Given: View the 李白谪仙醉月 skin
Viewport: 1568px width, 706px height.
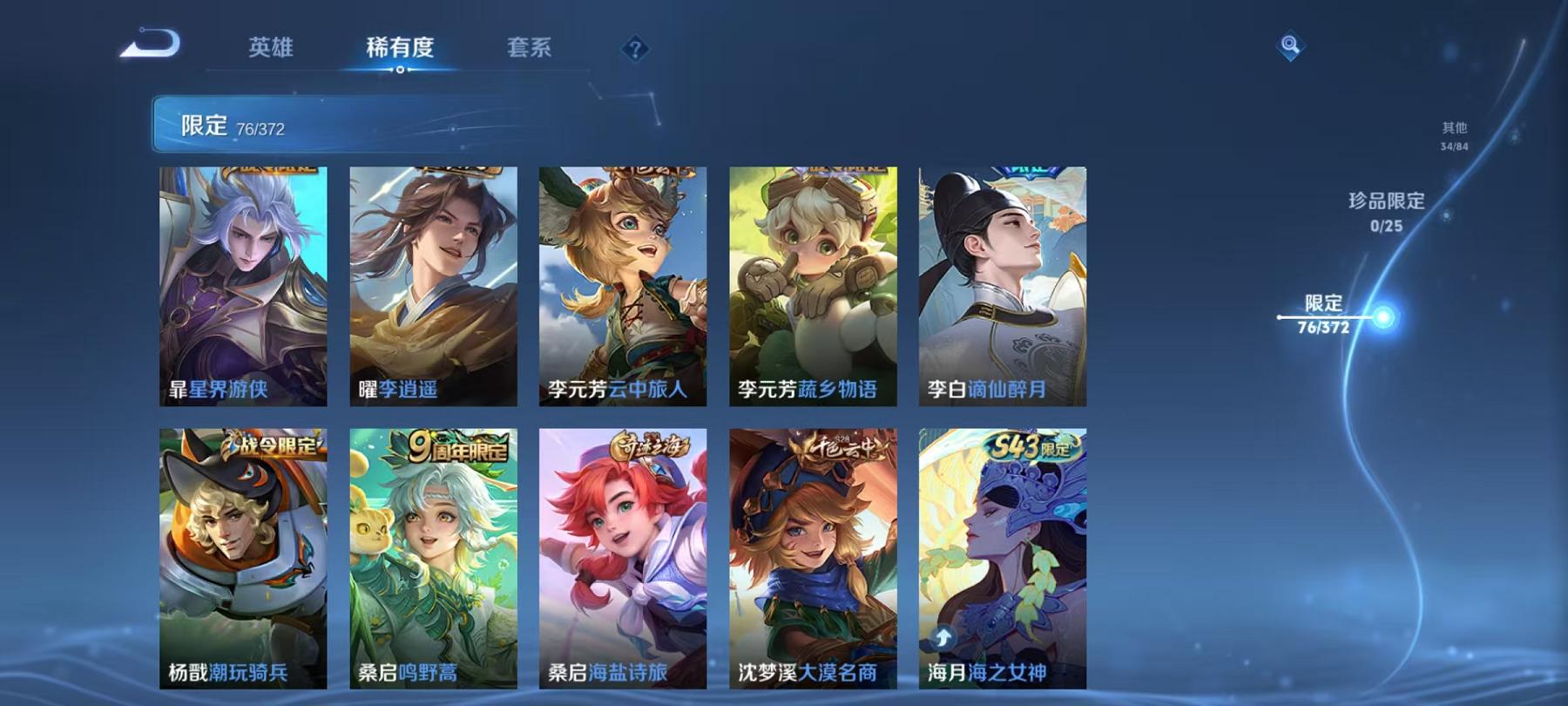Looking at the screenshot, I should (x=1002, y=288).
